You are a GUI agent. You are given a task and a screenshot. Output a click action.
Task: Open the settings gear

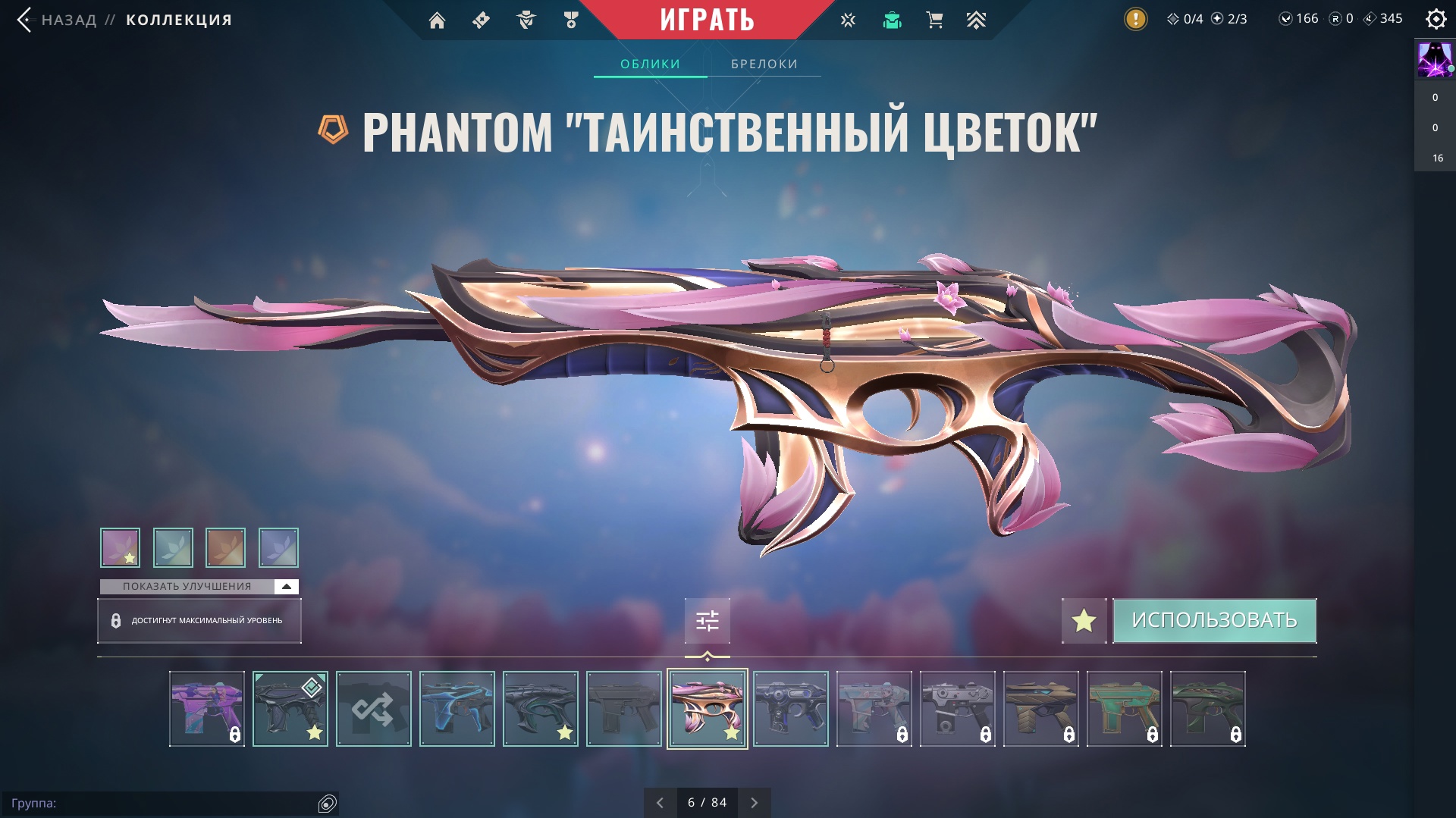1436,19
